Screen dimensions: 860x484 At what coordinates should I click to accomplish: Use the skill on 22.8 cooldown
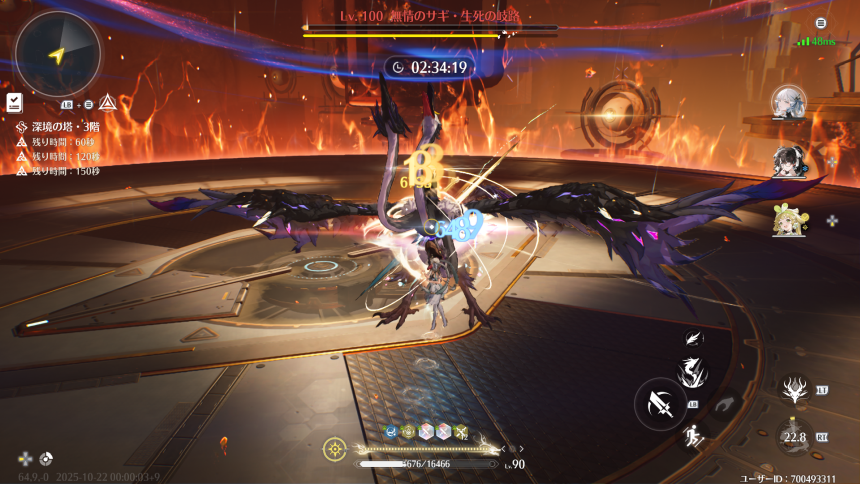795,436
